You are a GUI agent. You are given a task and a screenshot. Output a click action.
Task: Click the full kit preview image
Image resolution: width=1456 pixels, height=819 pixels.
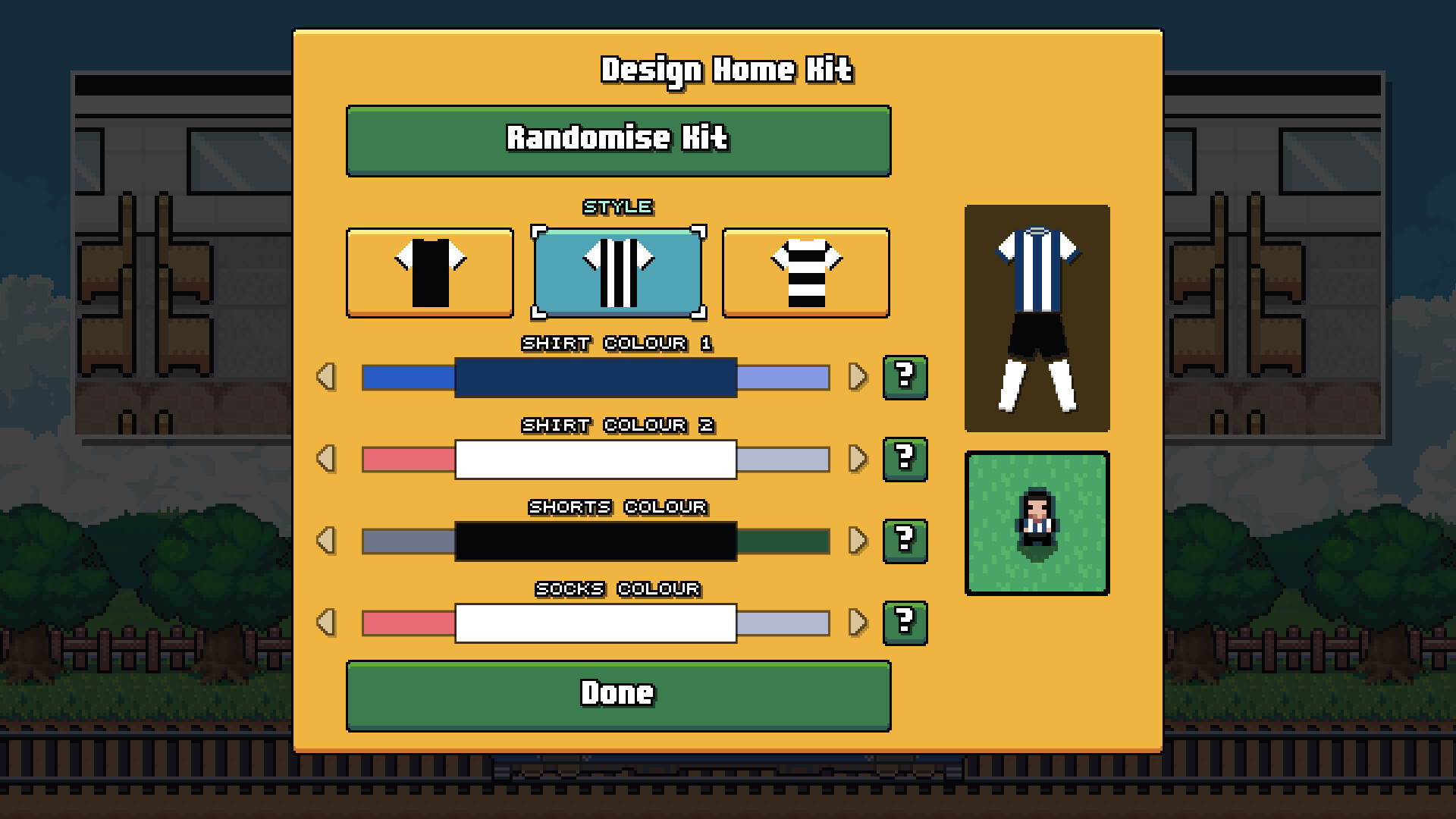tap(1037, 317)
